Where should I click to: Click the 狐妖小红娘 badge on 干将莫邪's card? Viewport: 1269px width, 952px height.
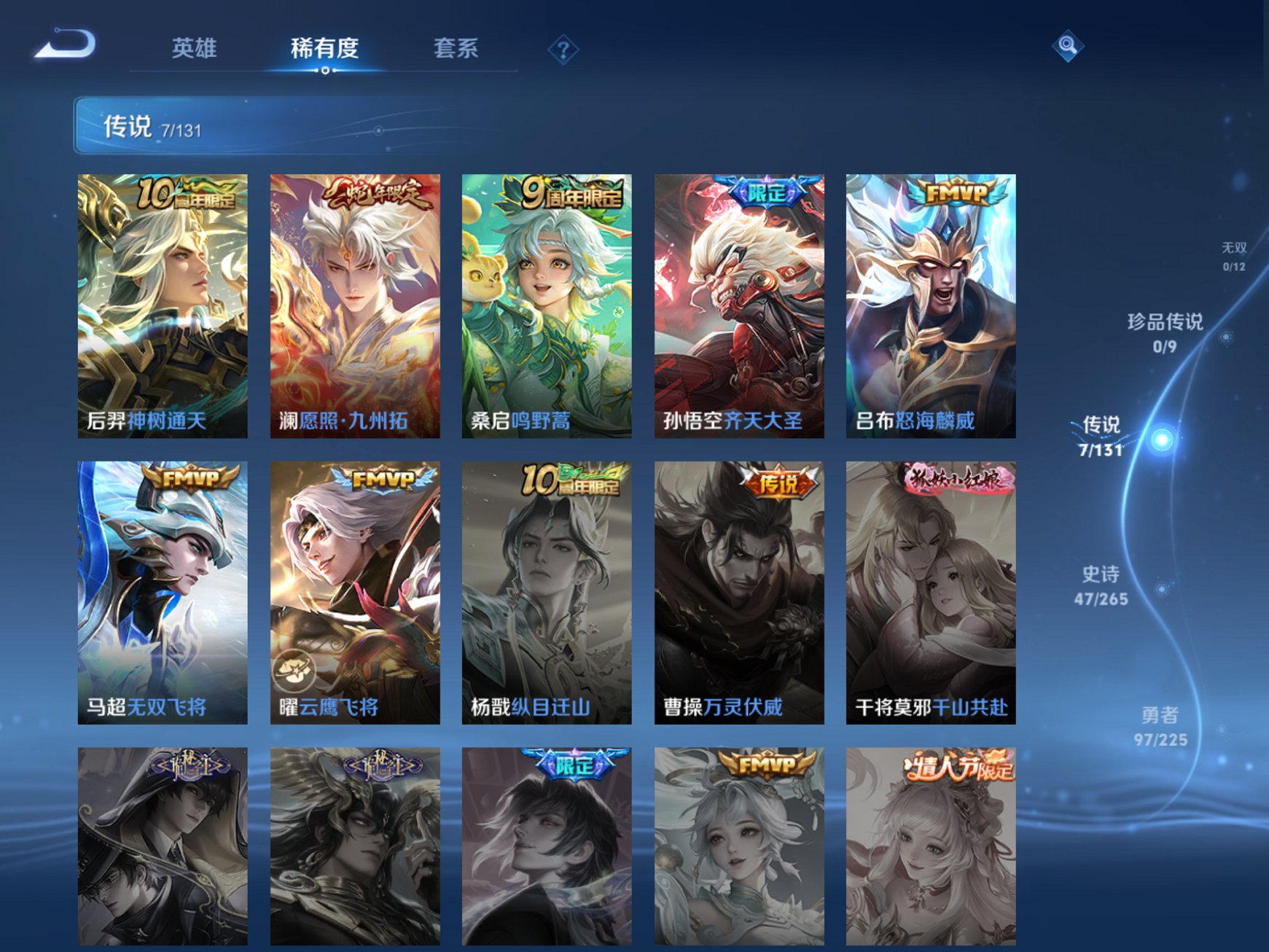pyautogui.click(x=958, y=480)
